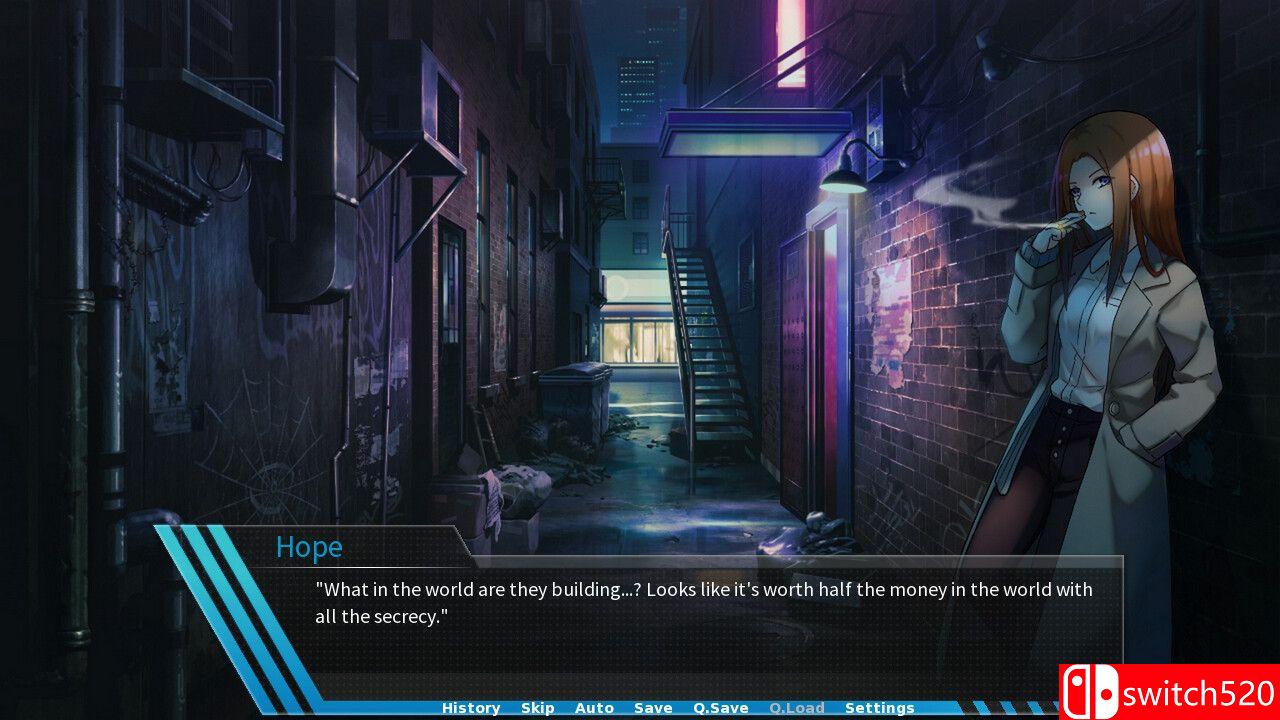This screenshot has width=1280, height=720.
Task: Open the History log
Action: point(470,707)
